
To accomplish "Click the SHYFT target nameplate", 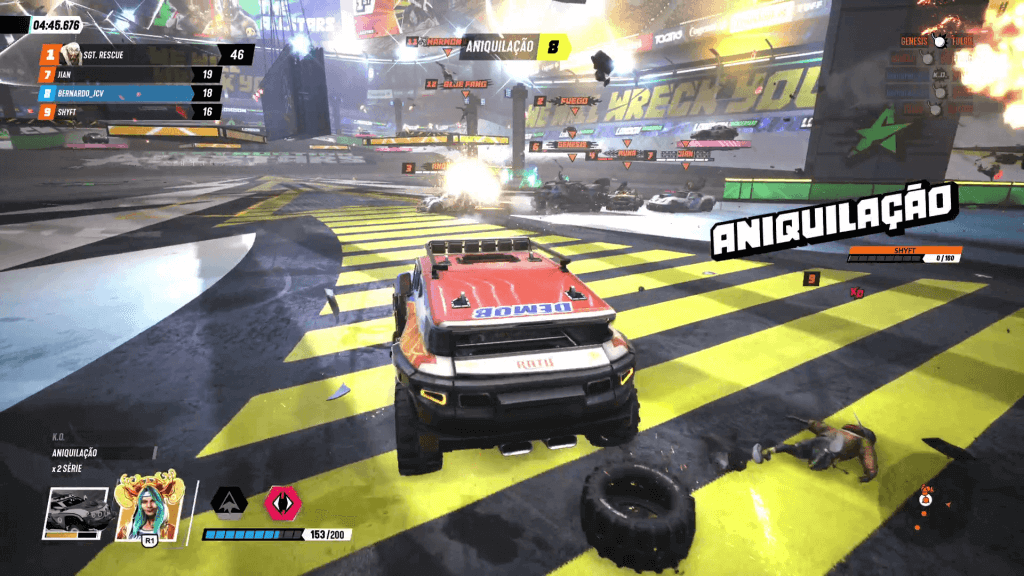I will pos(904,251).
